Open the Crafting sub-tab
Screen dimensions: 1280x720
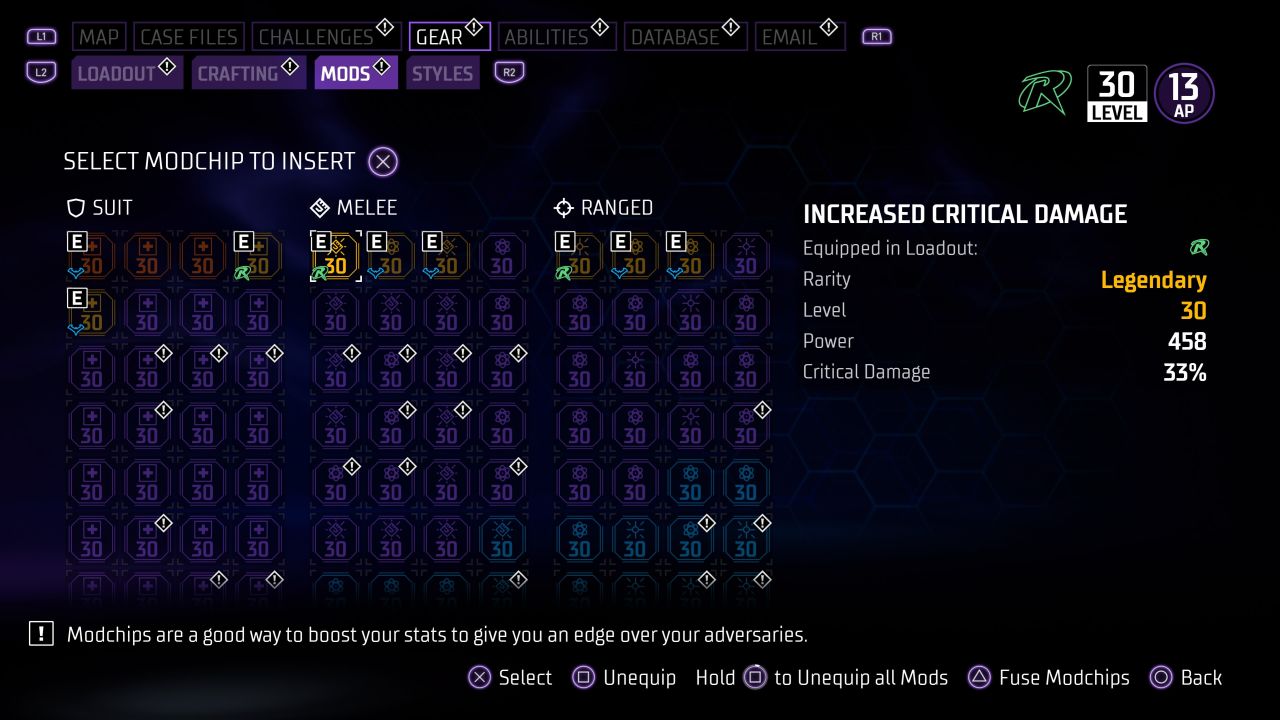pyautogui.click(x=240, y=72)
